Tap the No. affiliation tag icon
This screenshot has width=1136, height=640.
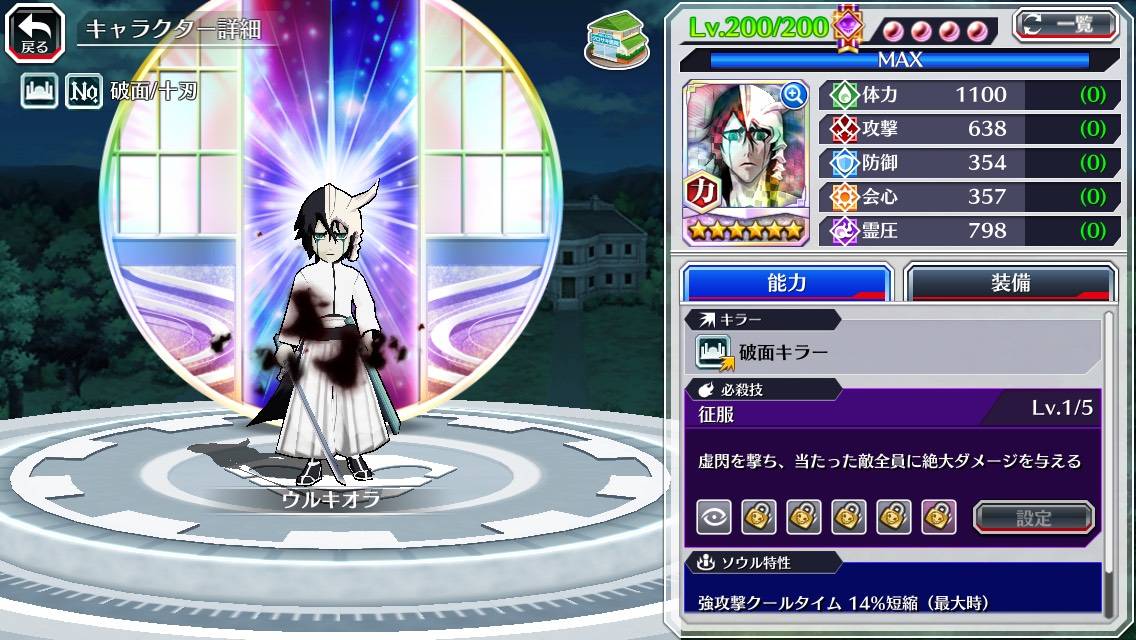[x=84, y=93]
